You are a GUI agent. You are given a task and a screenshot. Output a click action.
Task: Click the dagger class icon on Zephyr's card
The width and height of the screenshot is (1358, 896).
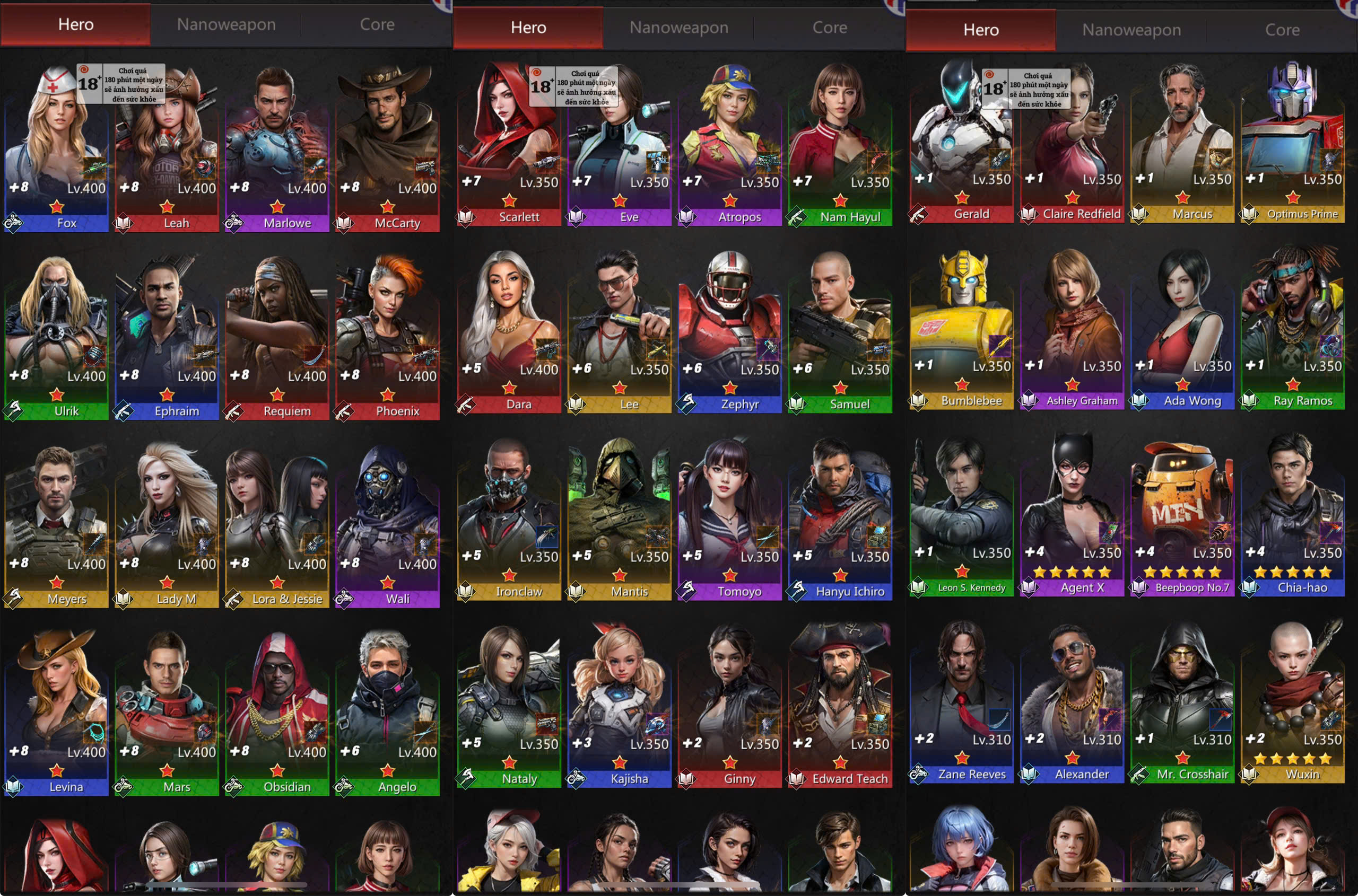685,404
